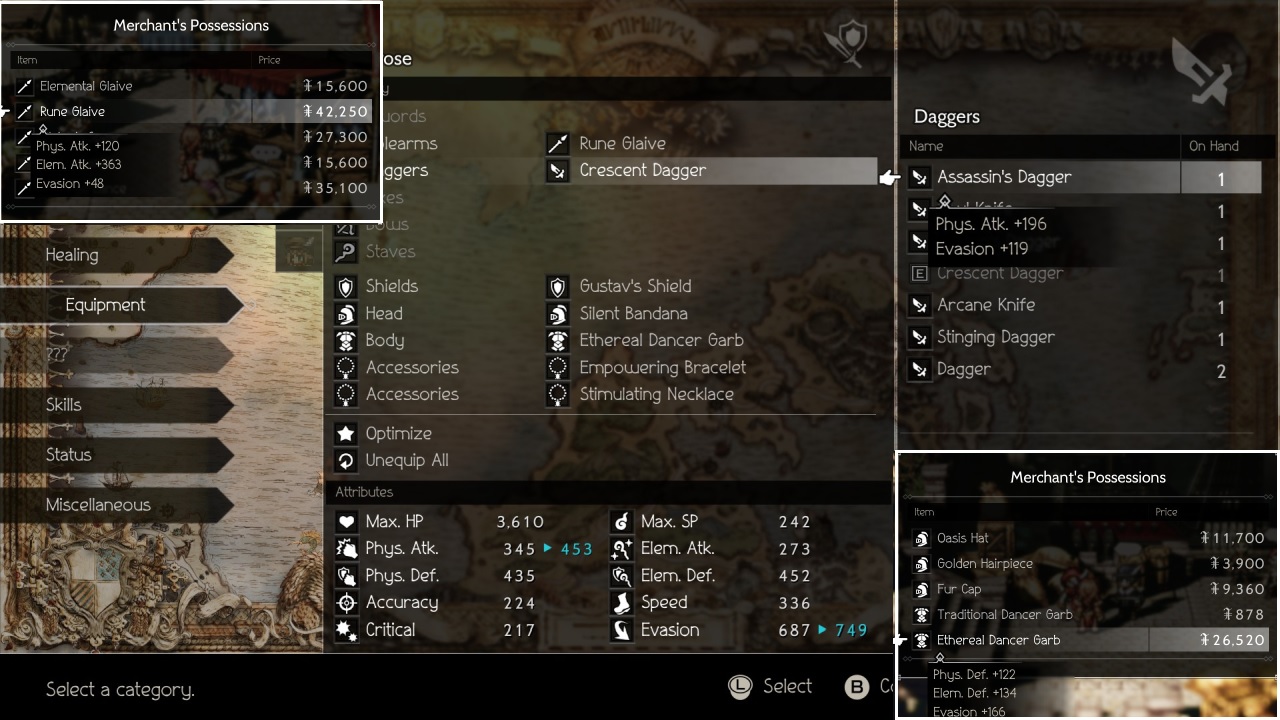Screen dimensions: 1280x720
Task: Open the Status menu
Action: tap(68, 455)
